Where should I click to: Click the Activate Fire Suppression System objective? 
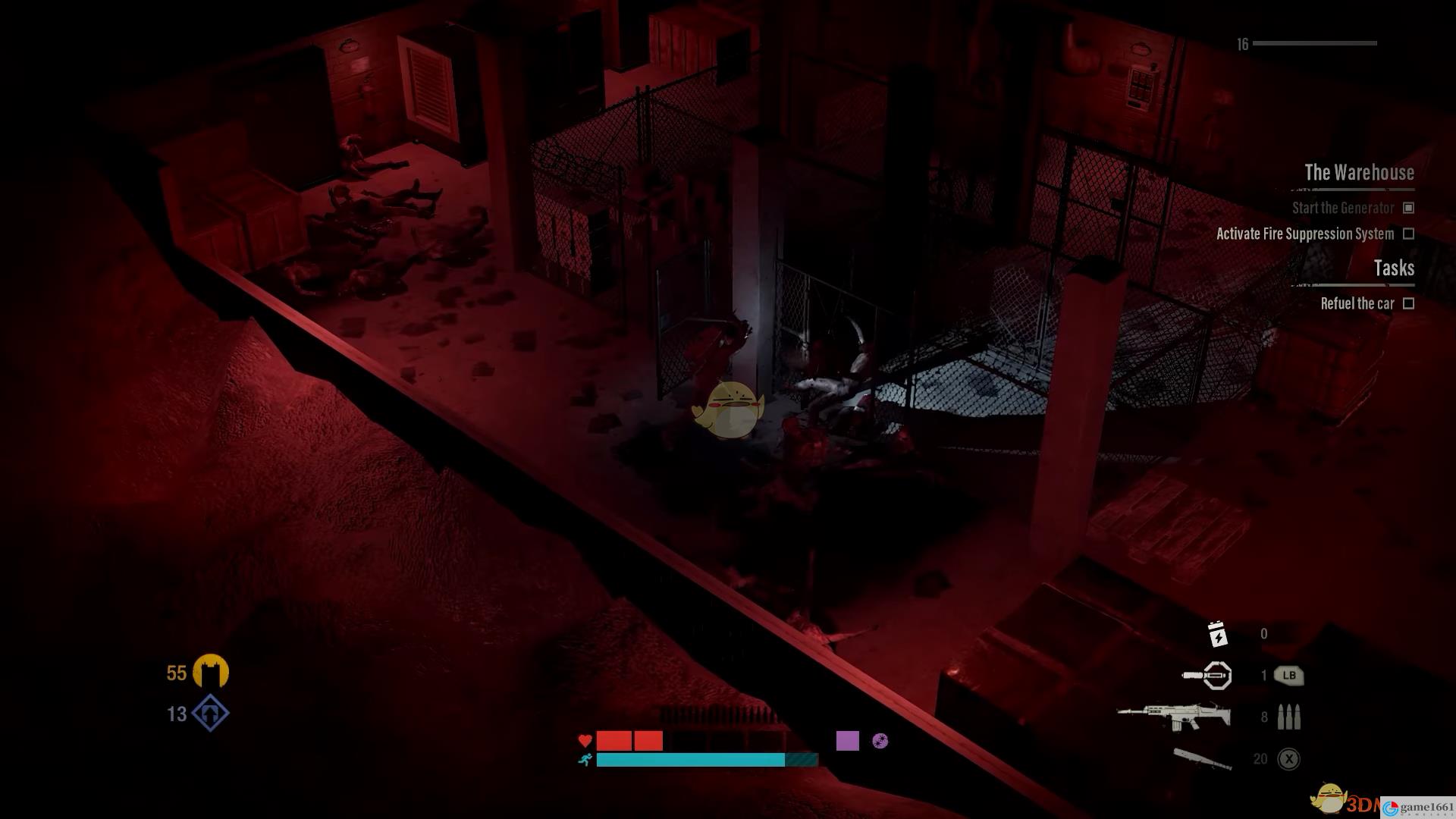click(x=1304, y=234)
